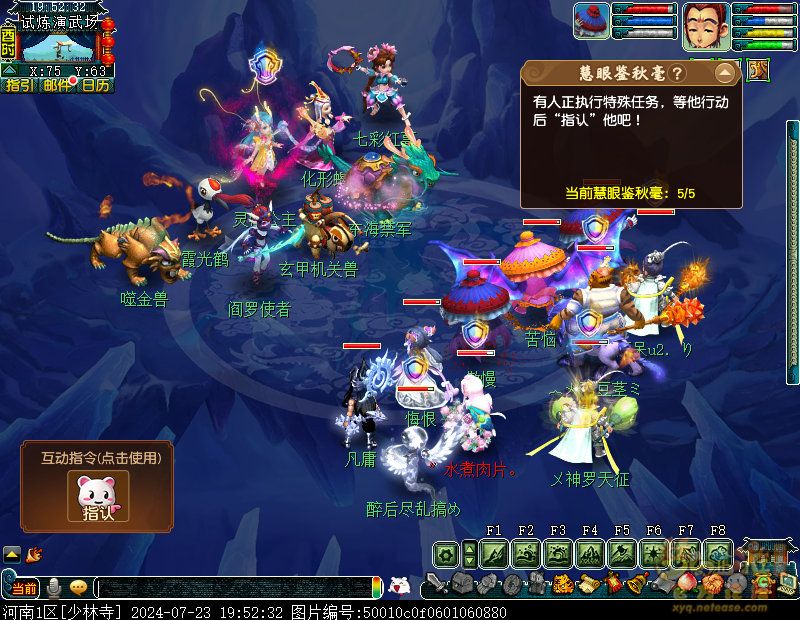
Task: Collapse the 慧眼鉴秋毫 panel with the arrow
Action: (725, 73)
